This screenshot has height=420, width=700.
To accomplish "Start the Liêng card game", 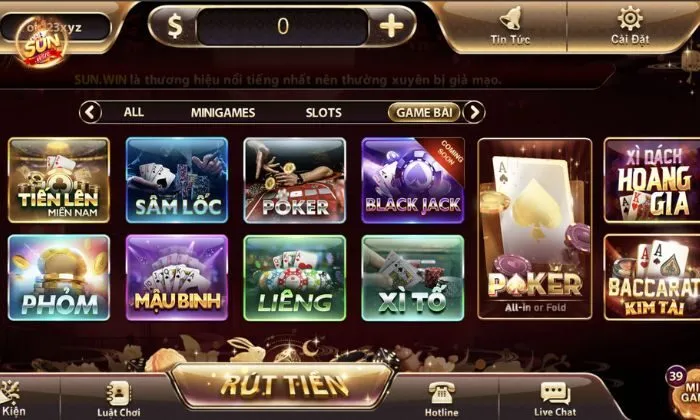I will [295, 277].
